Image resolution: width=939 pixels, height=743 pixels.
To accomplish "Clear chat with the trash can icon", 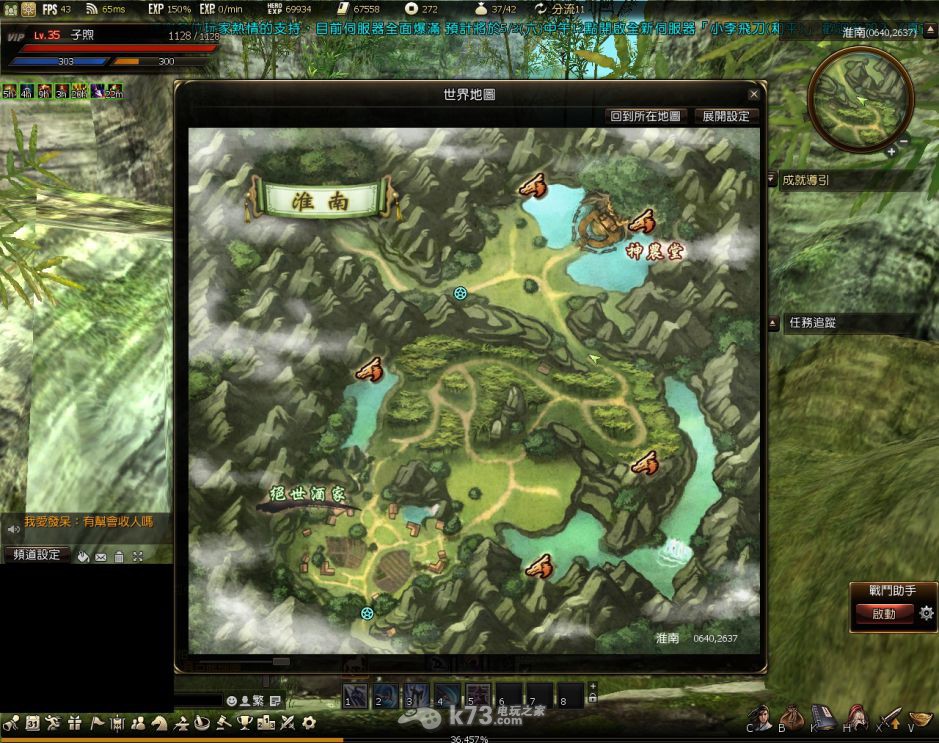I will [119, 556].
